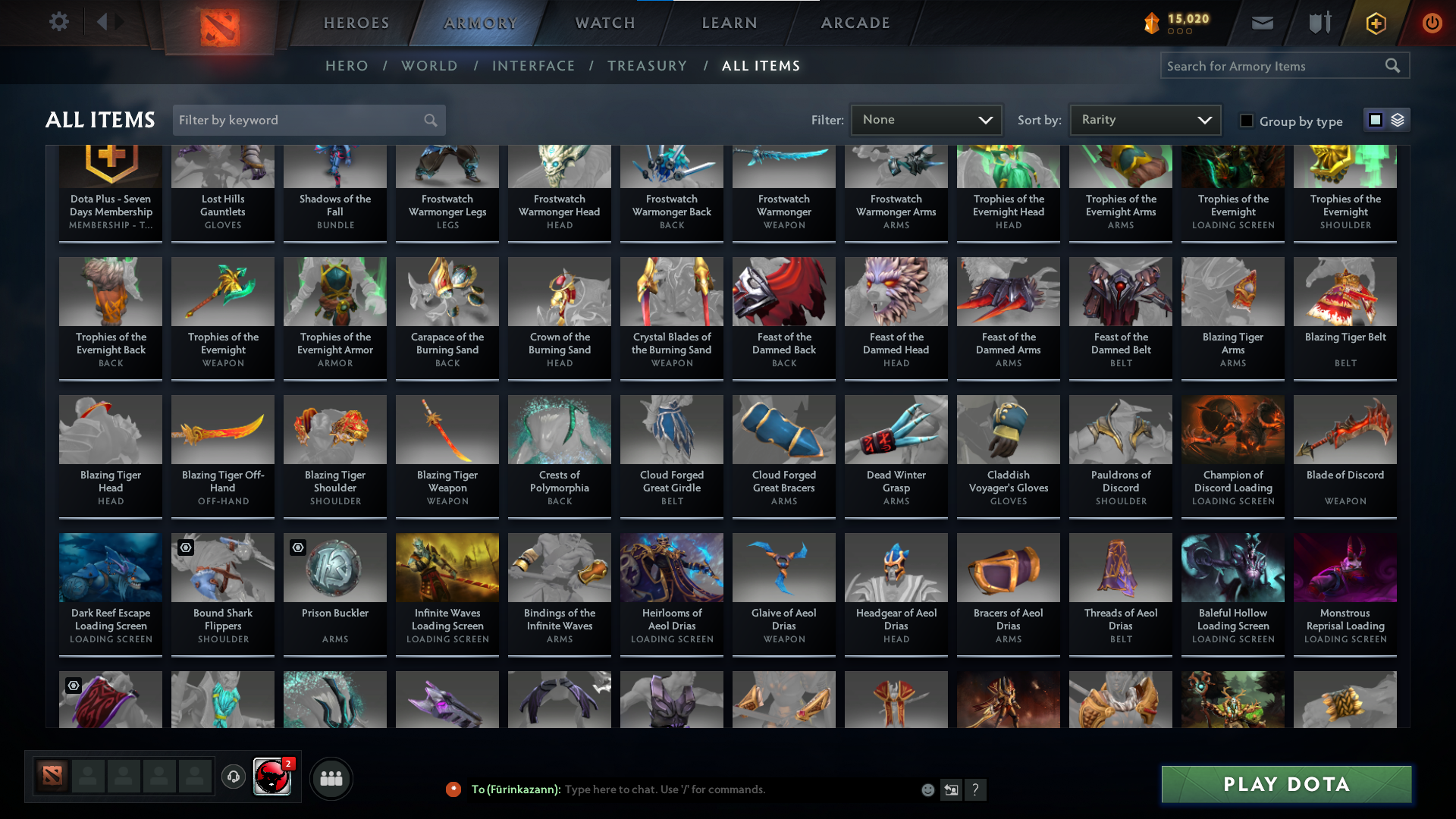Open the emoticon picker in chat
The width and height of the screenshot is (1456, 819).
coord(927,789)
